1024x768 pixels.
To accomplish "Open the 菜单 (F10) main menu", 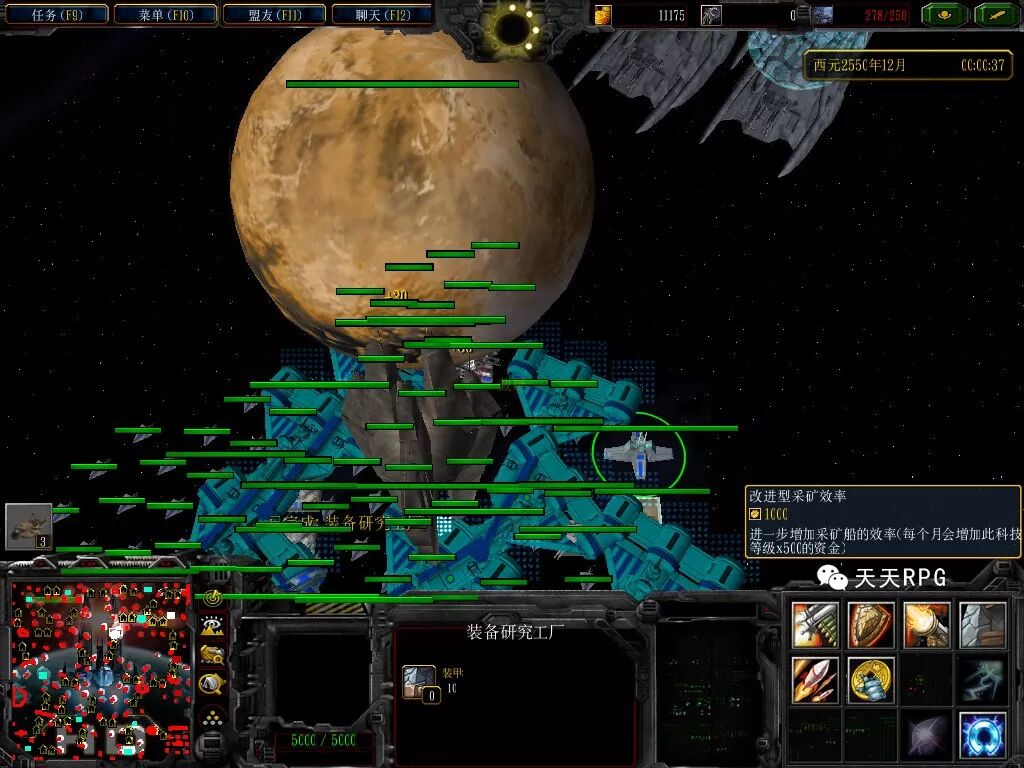I will [164, 14].
